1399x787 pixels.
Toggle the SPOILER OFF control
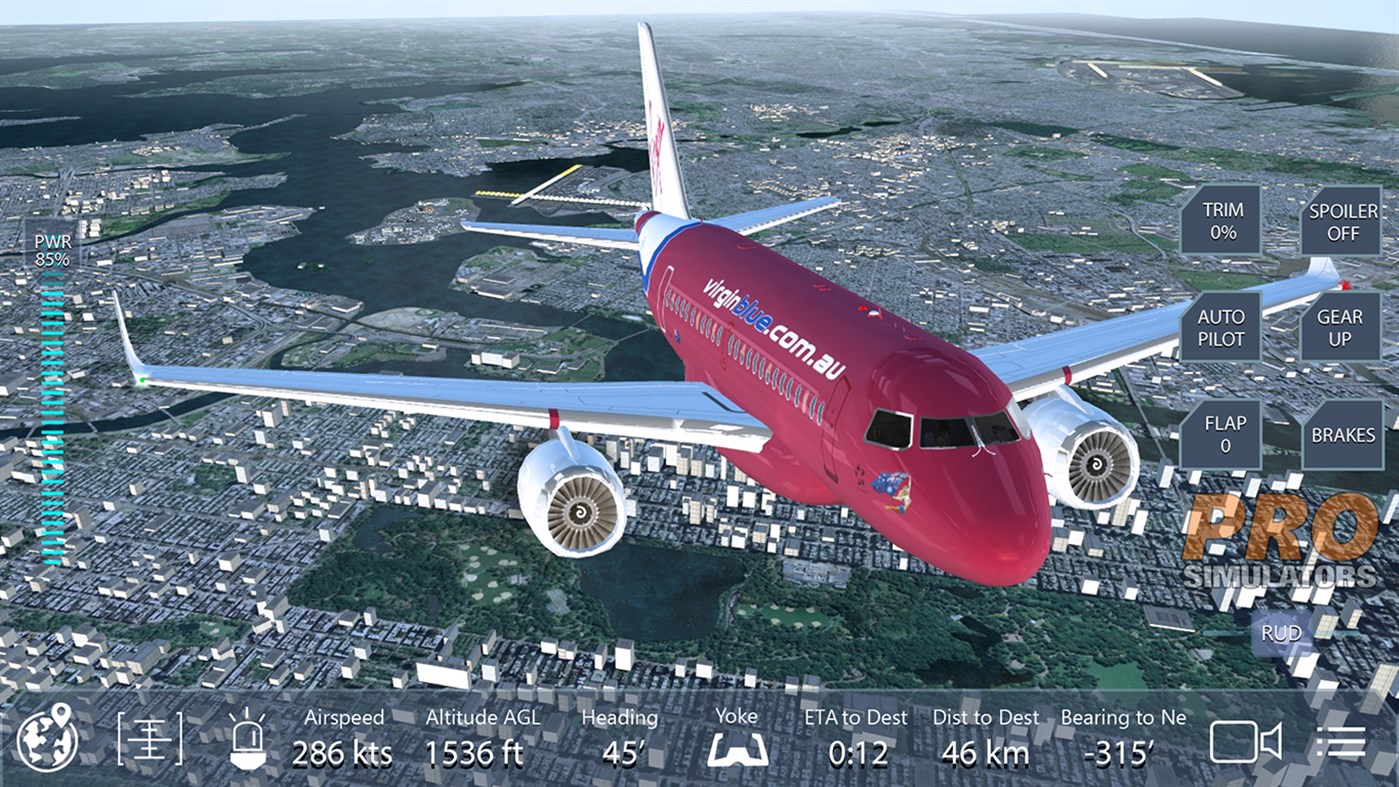[x=1342, y=222]
